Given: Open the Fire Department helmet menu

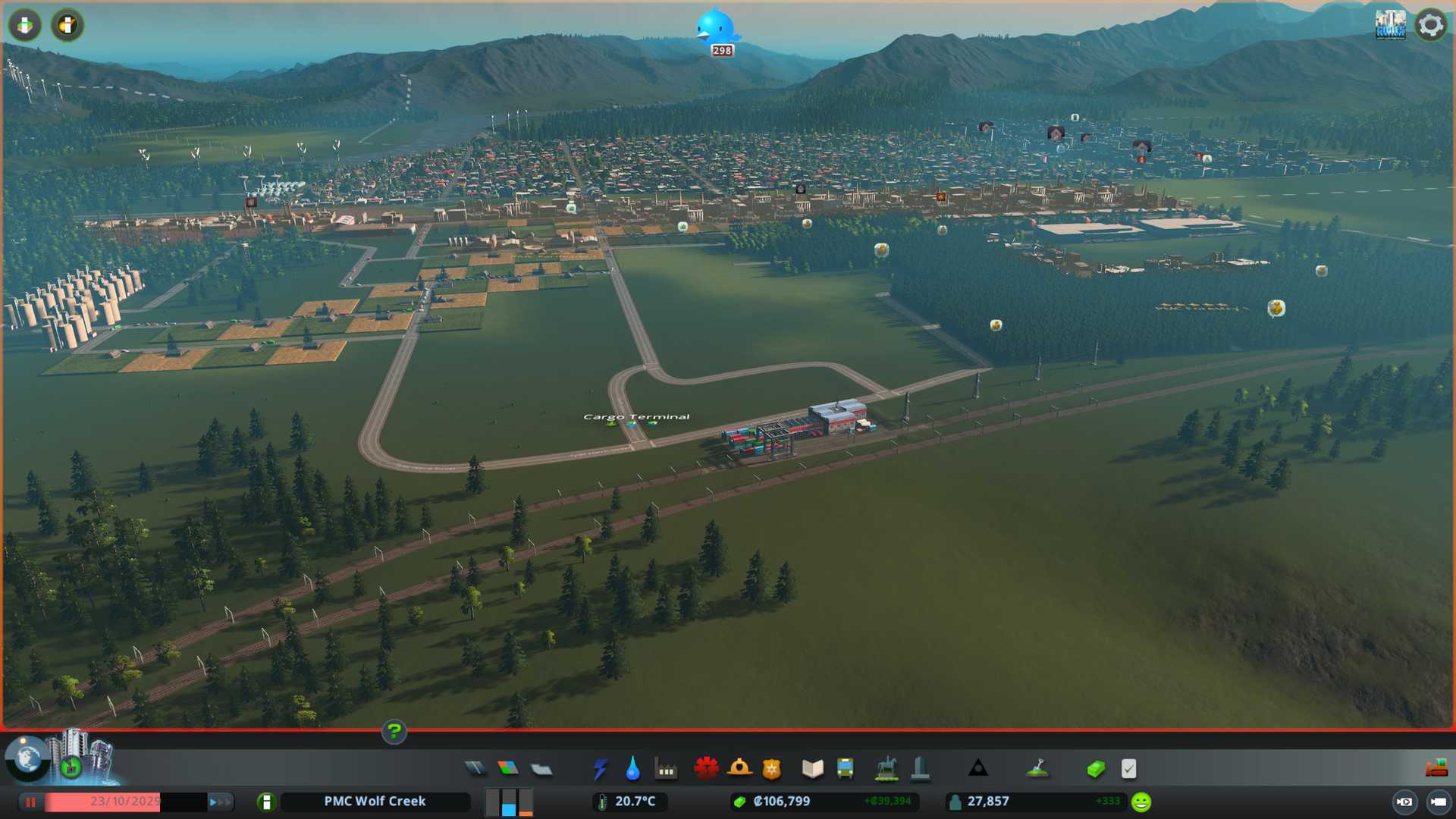Looking at the screenshot, I should pos(739,769).
